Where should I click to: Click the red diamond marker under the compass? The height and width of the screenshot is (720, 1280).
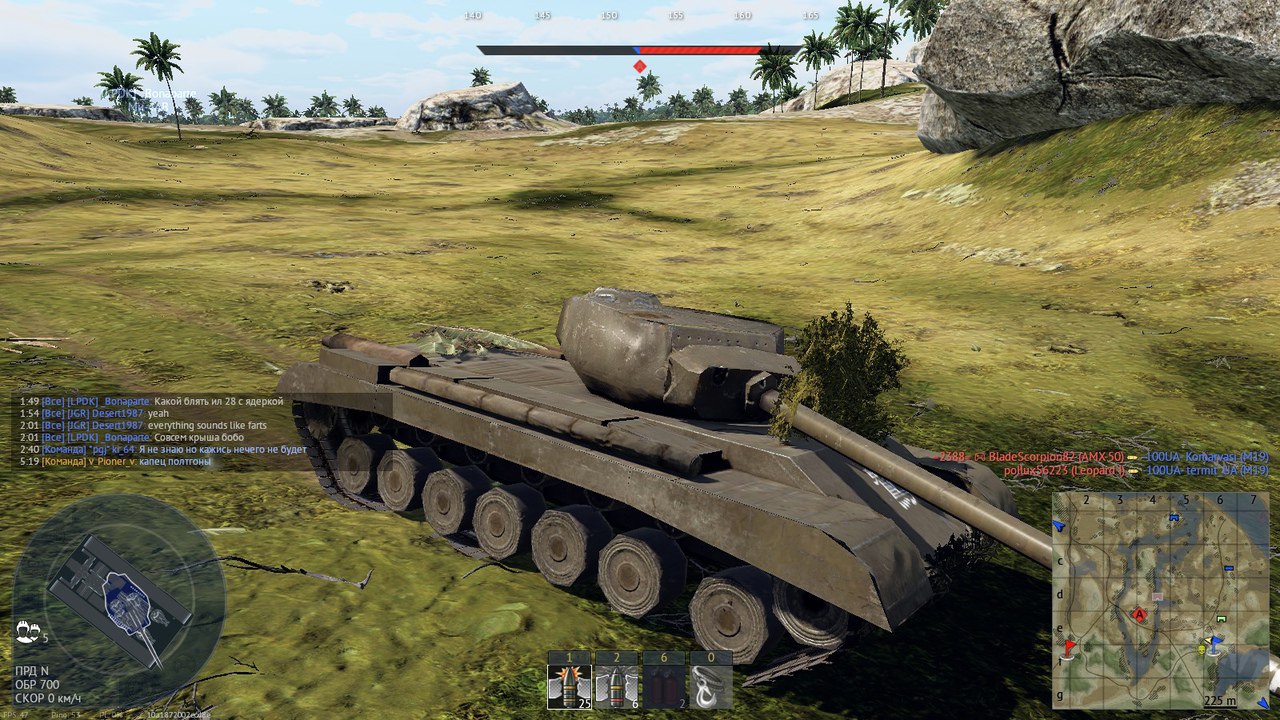pyautogui.click(x=639, y=66)
